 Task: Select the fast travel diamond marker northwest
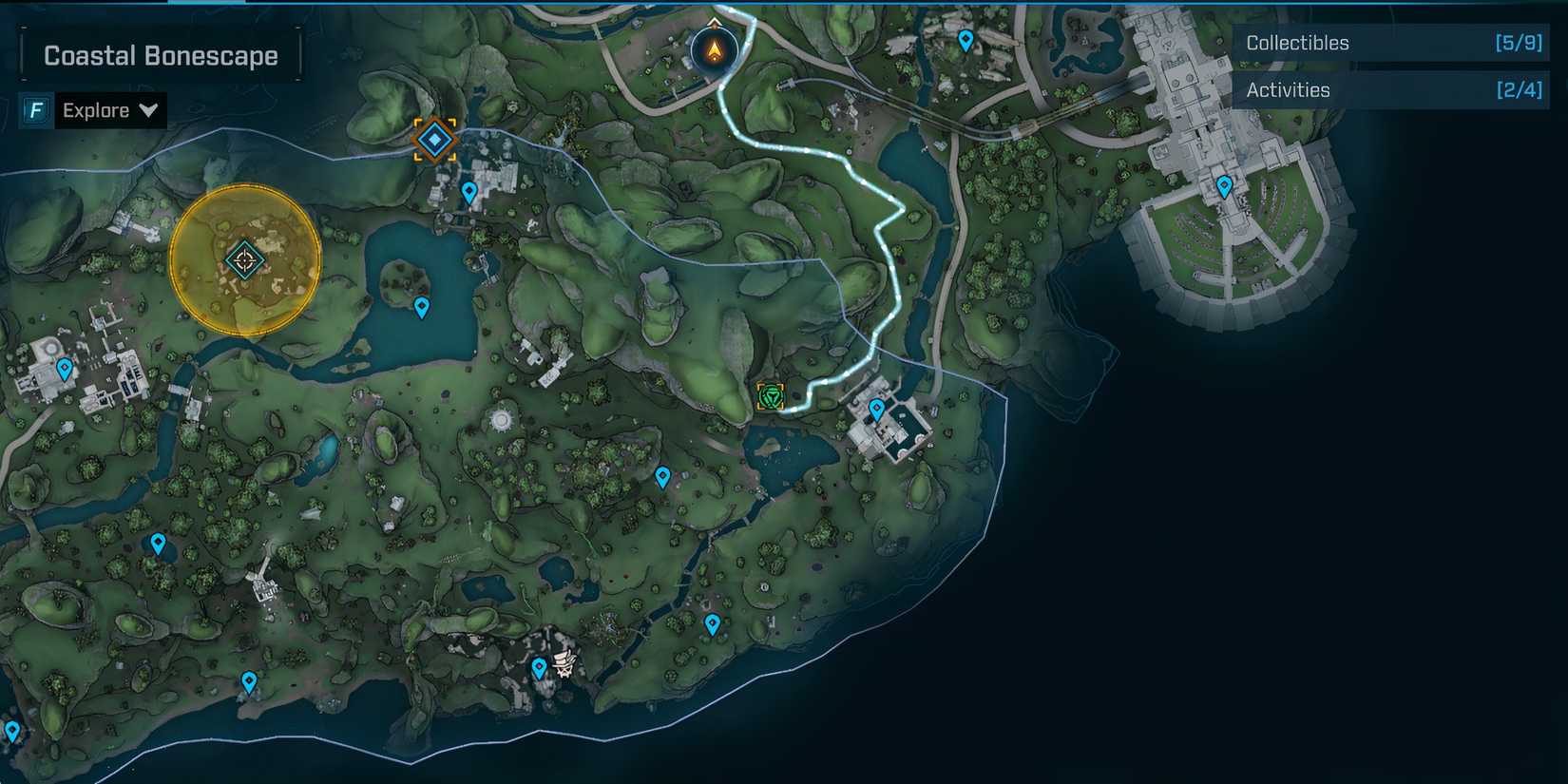tap(434, 139)
